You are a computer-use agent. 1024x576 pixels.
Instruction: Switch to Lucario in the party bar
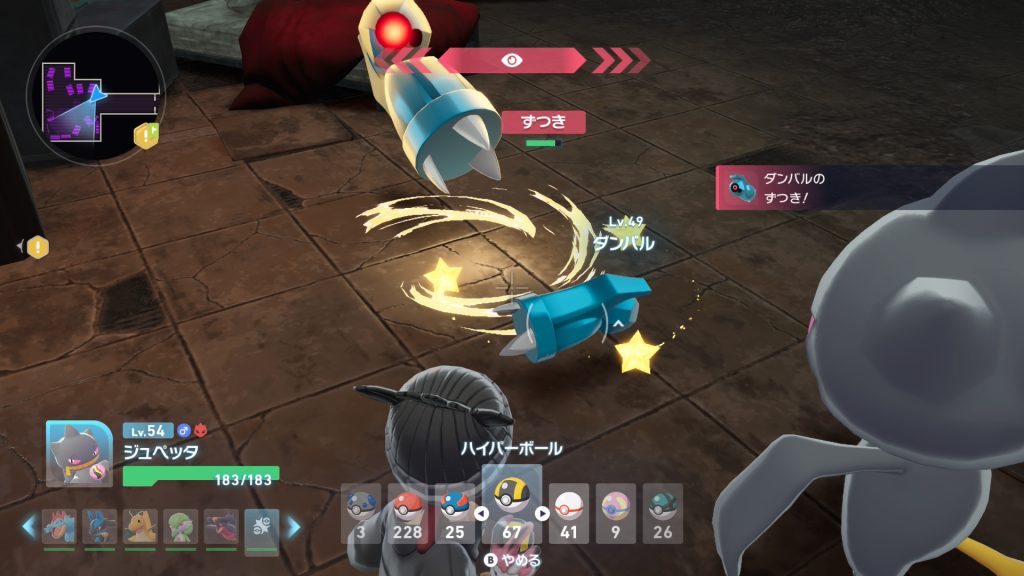point(99,526)
